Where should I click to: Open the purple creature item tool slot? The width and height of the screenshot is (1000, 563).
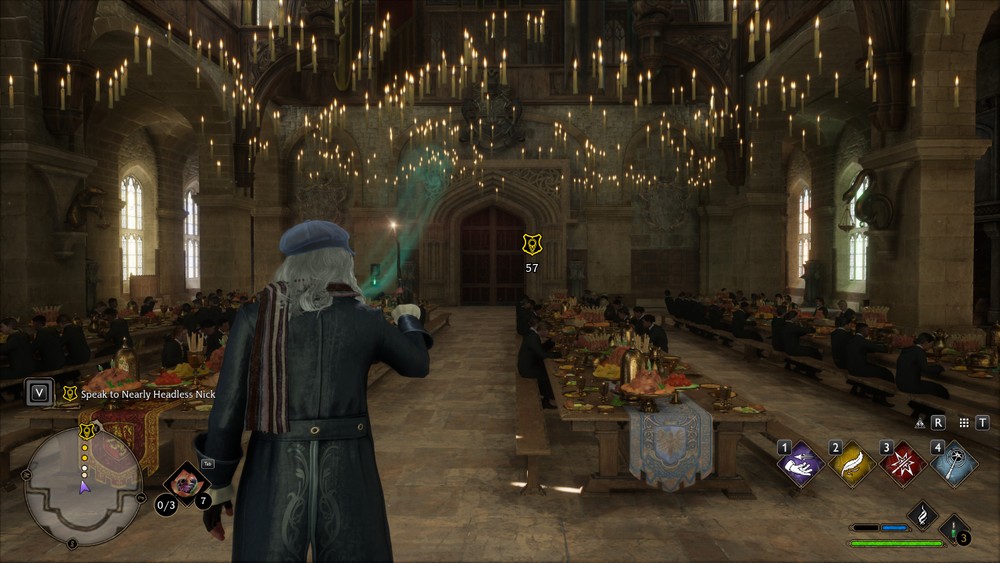pos(186,483)
